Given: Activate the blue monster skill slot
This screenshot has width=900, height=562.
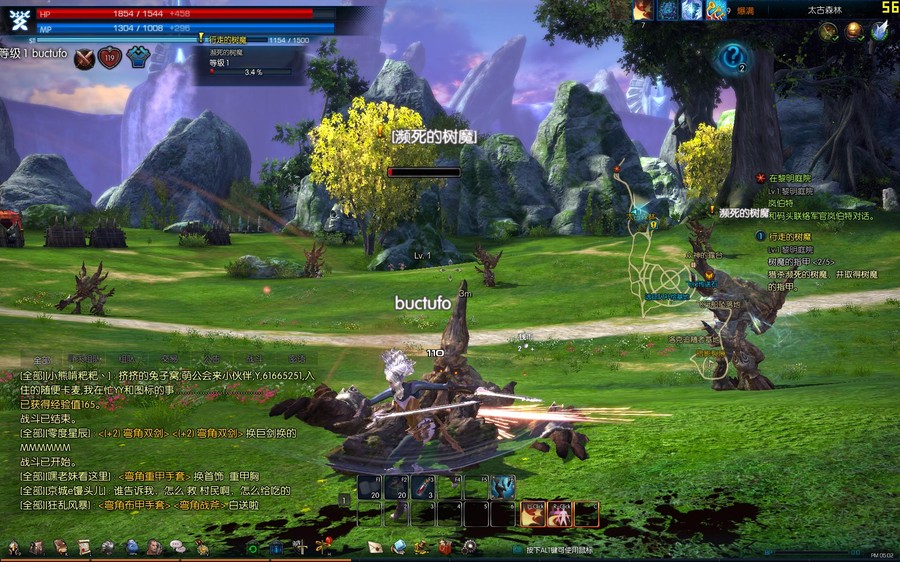Looking at the screenshot, I should [503, 487].
